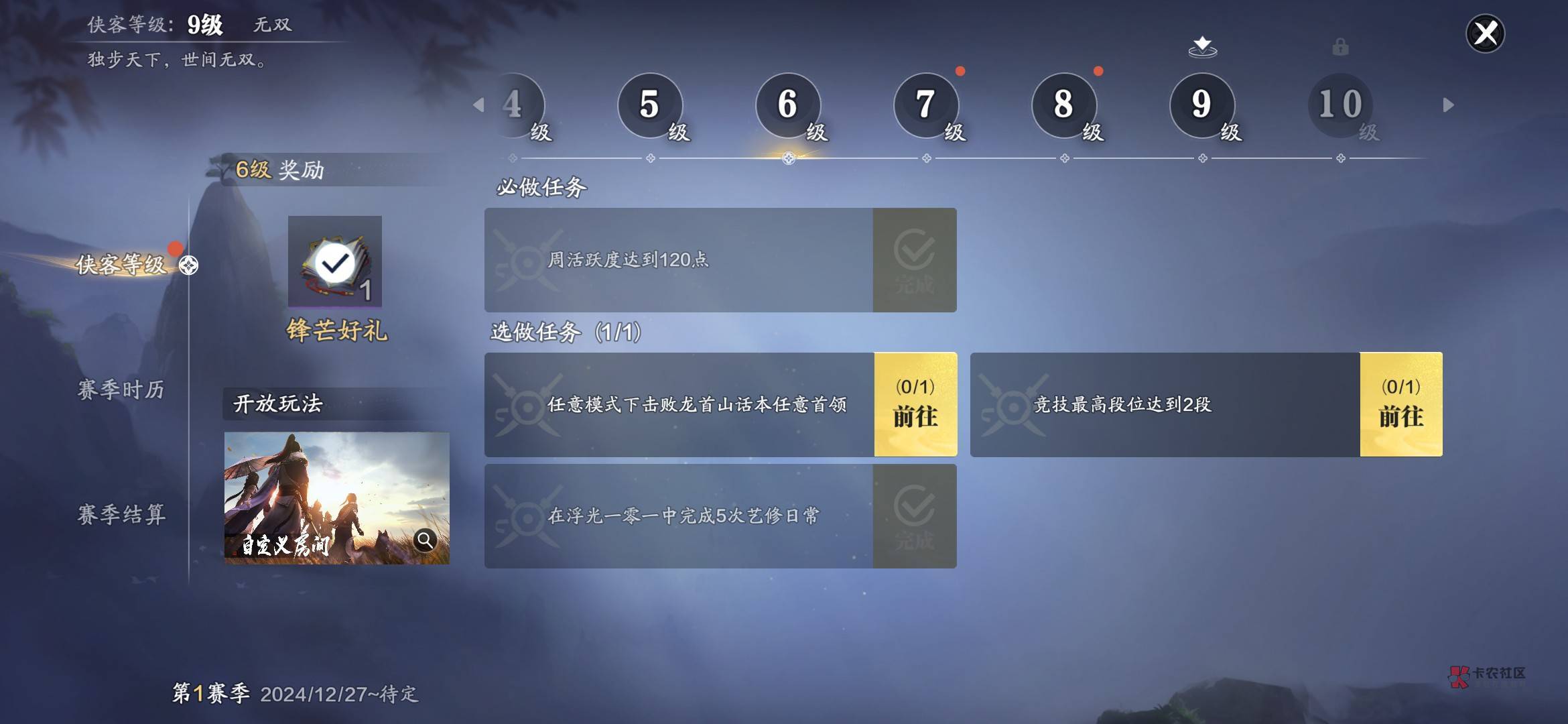Image resolution: width=1568 pixels, height=724 pixels.
Task: Select level 9 node
Action: [1202, 105]
